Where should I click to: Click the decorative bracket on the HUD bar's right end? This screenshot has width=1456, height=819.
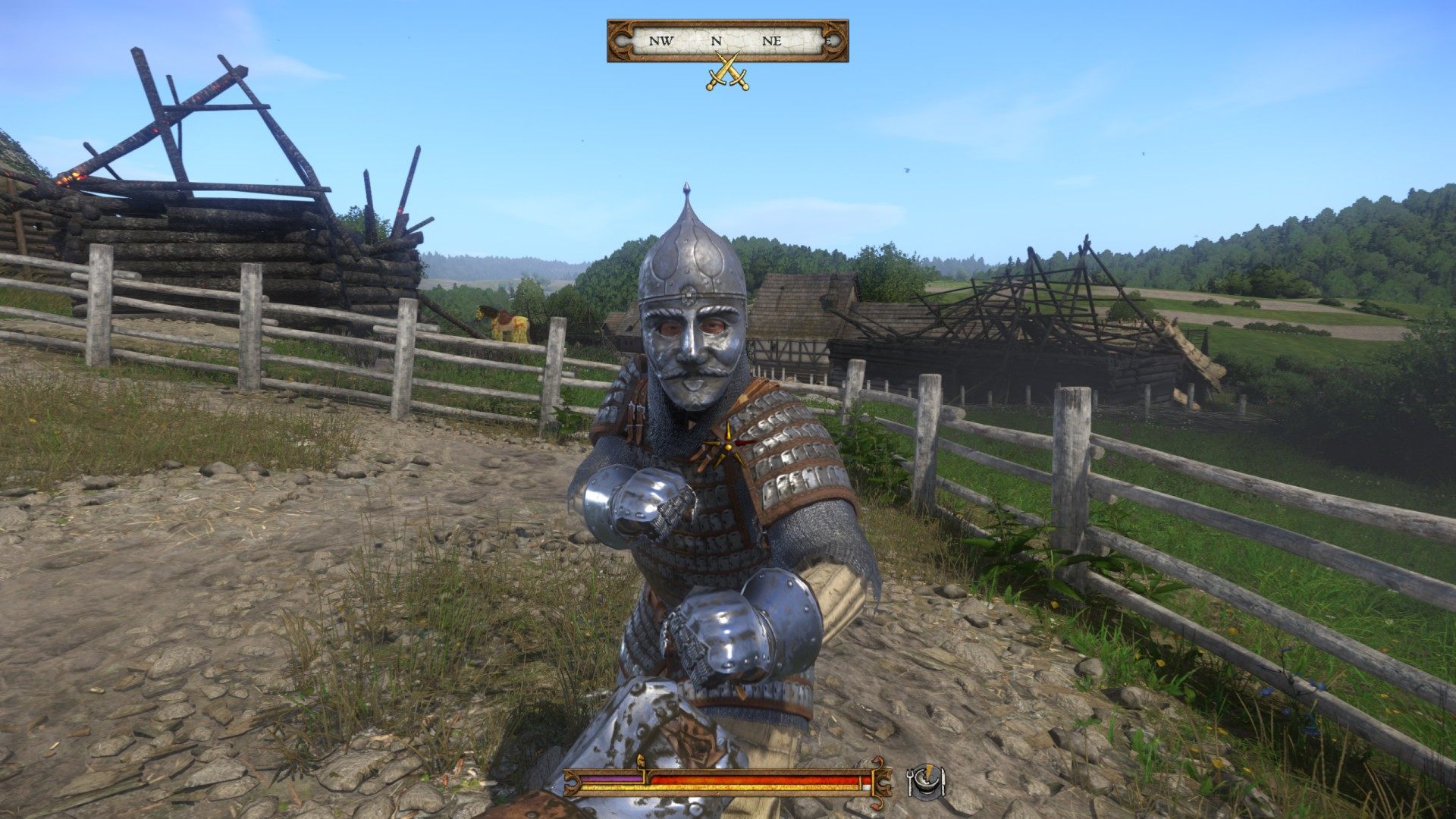pyautogui.click(x=884, y=781)
